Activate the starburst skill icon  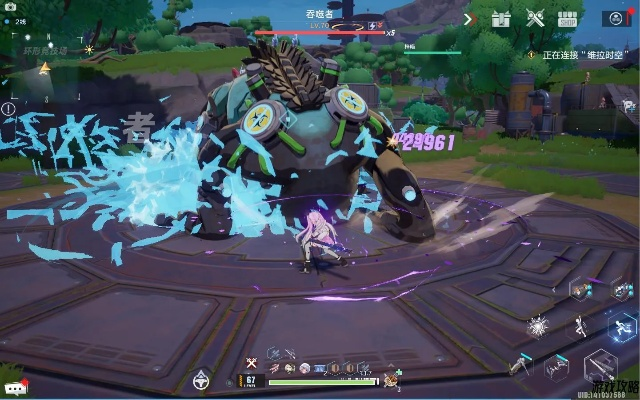tap(538, 326)
